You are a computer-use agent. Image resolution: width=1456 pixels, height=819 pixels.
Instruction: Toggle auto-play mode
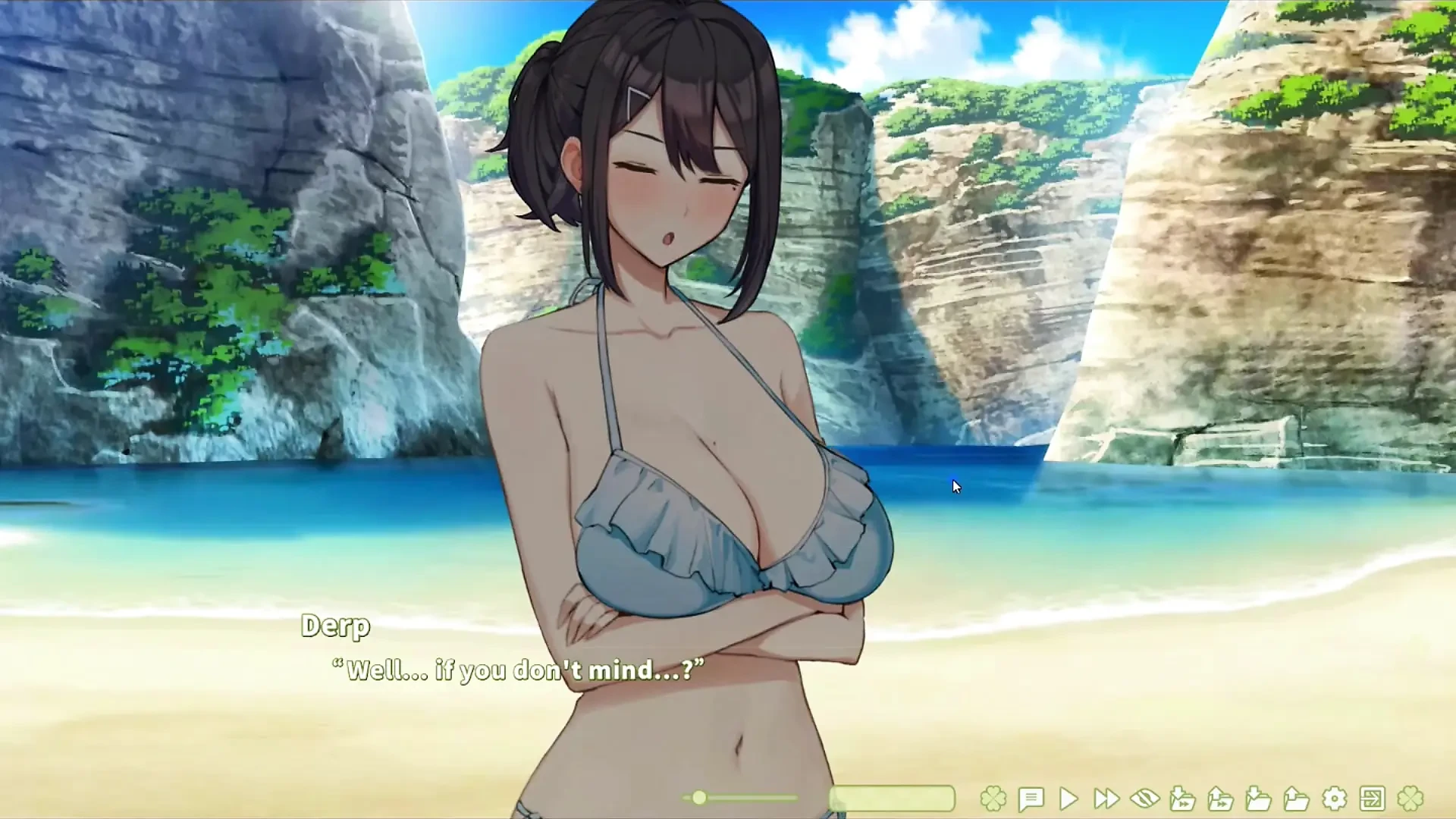point(1069,798)
